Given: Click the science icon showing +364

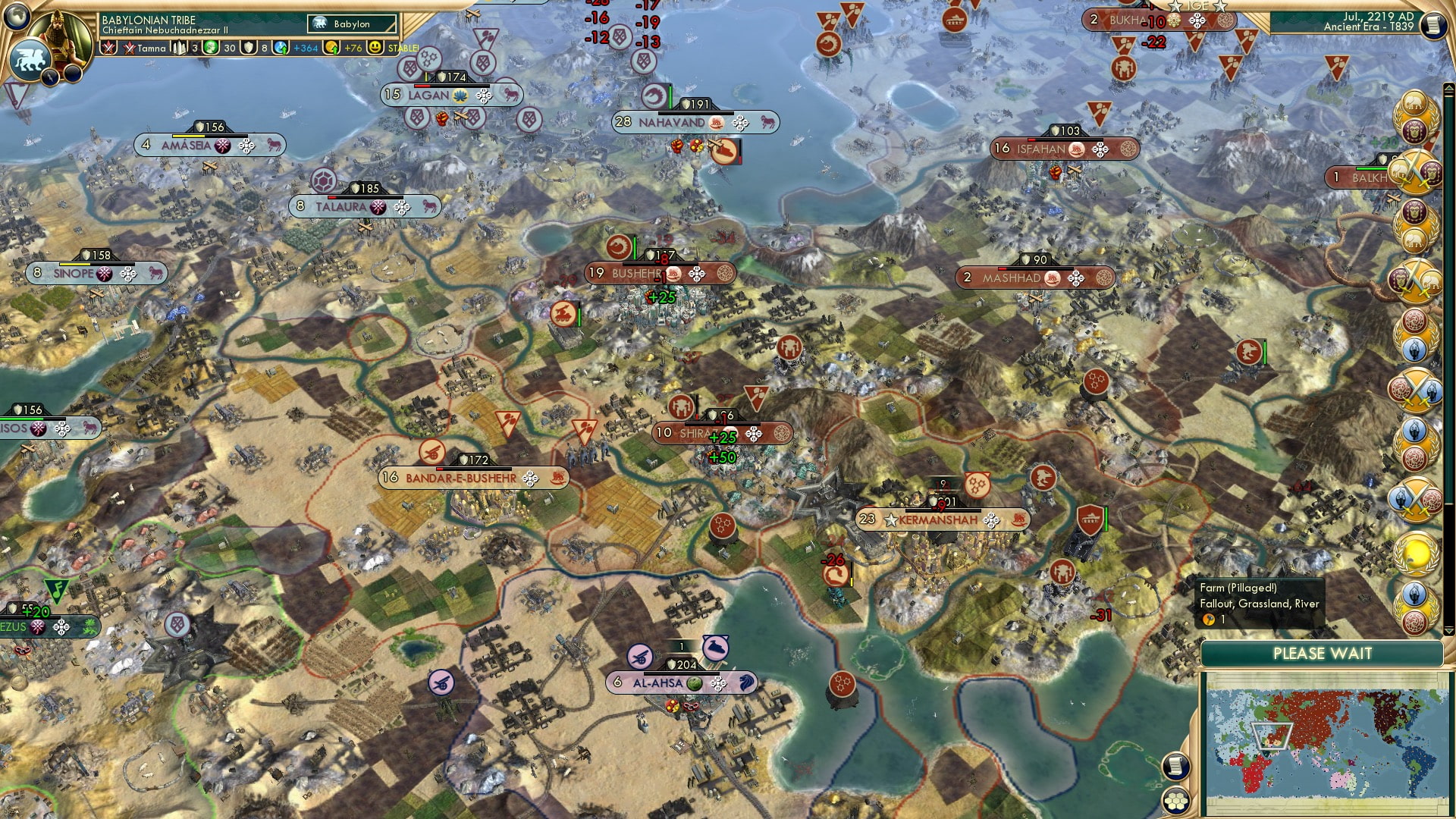Looking at the screenshot, I should coord(281,47).
